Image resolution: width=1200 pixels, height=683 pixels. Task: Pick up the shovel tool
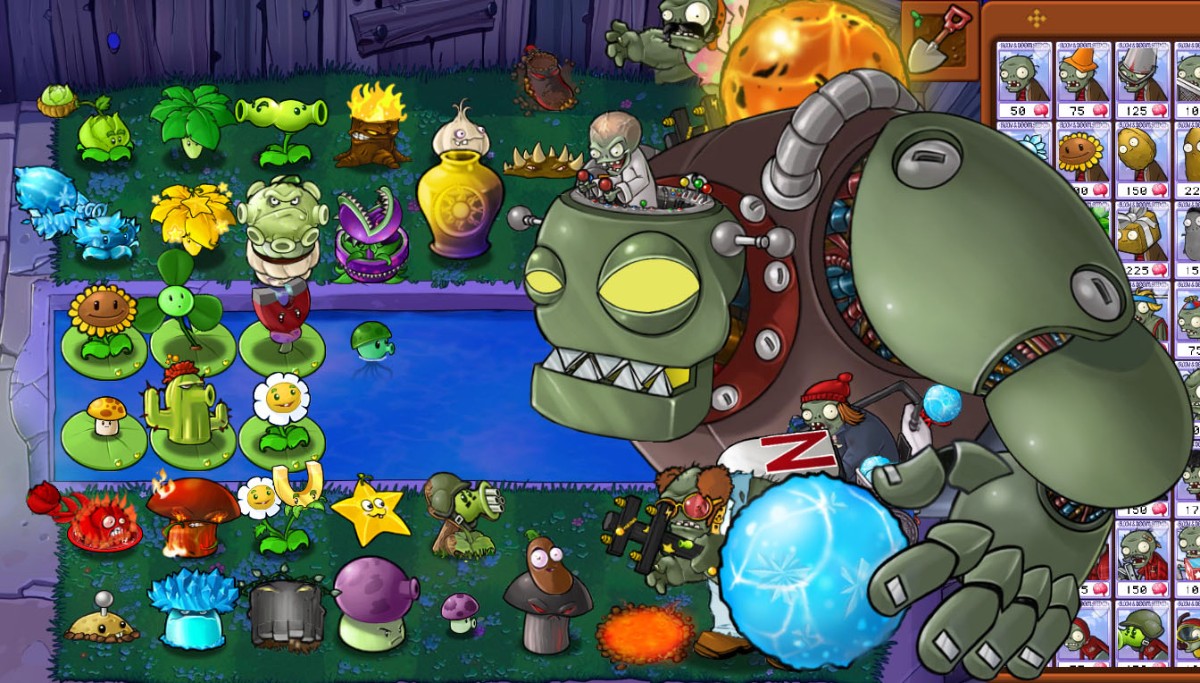point(940,40)
